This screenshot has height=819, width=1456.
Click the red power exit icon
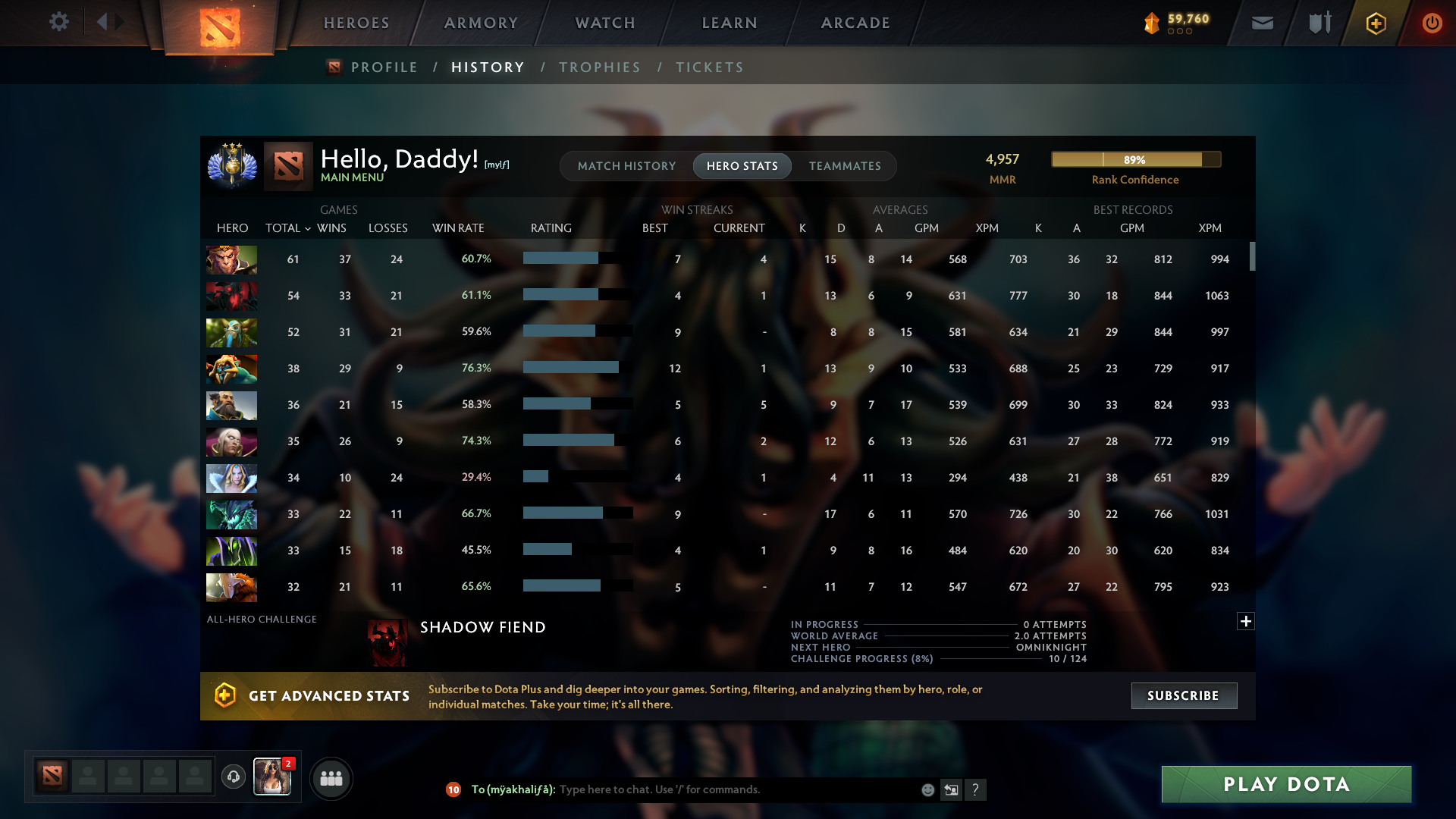(1432, 23)
